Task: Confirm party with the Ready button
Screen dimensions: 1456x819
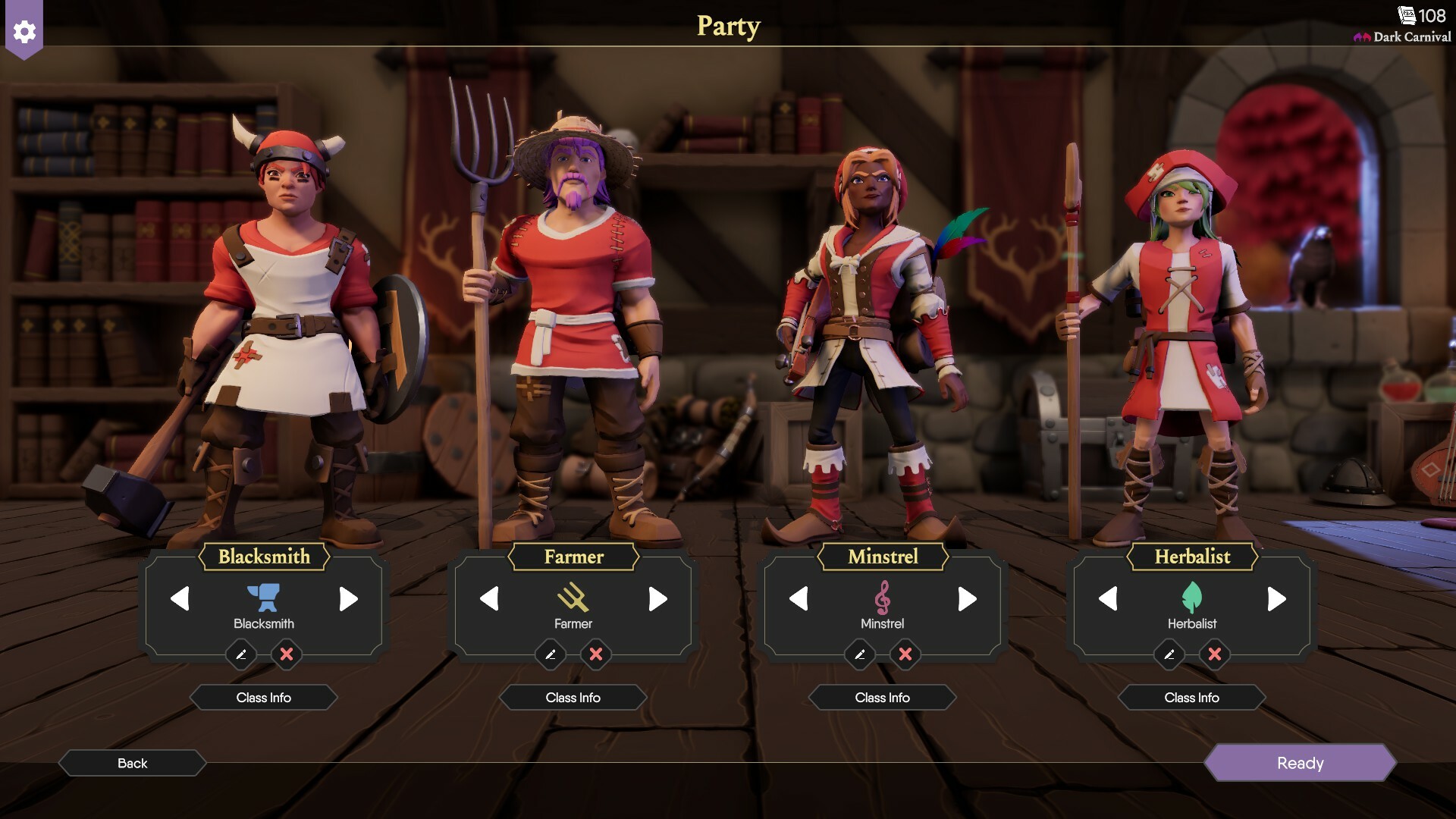Action: (x=1300, y=763)
